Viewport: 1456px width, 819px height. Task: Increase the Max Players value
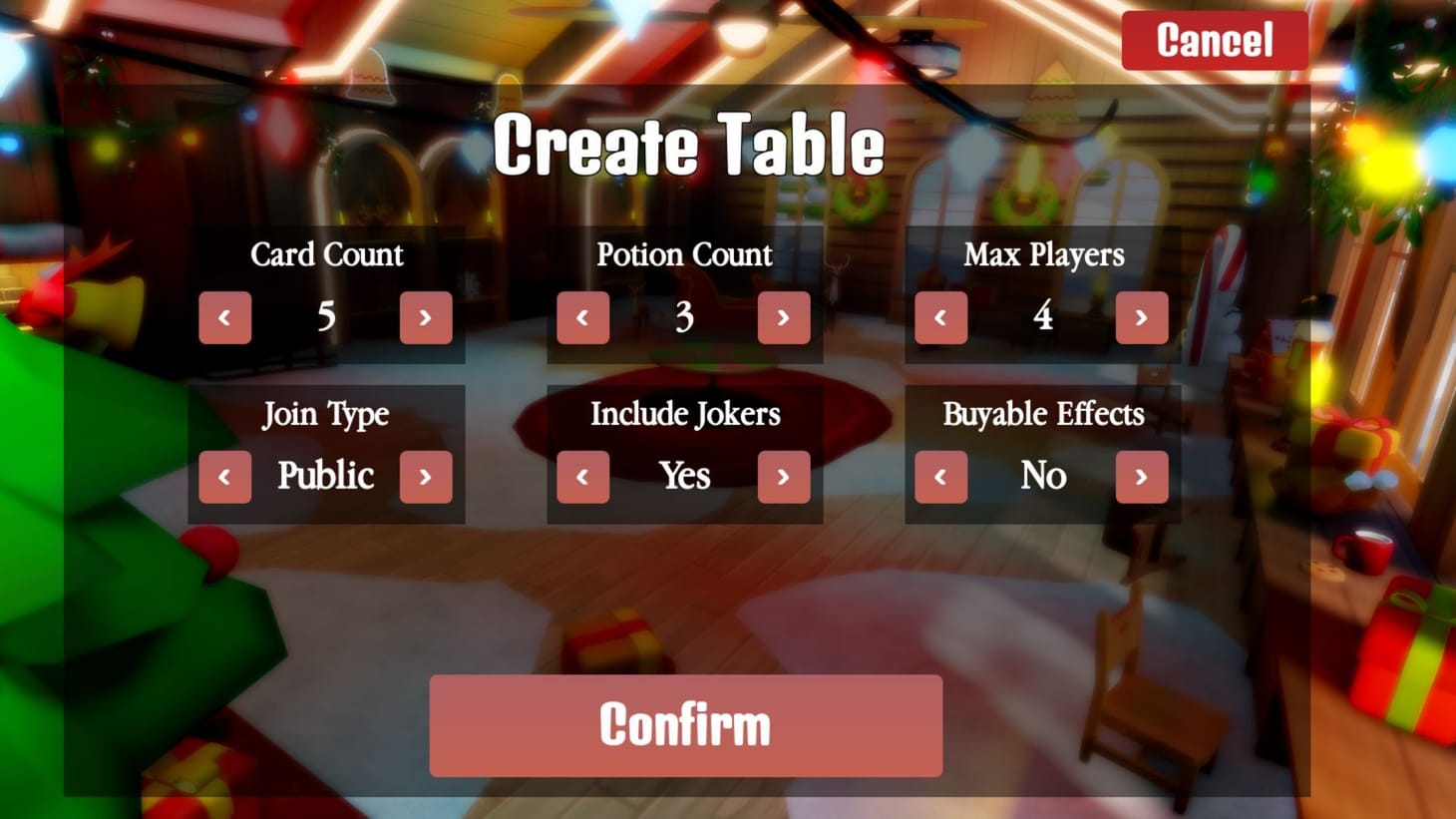coord(1142,317)
